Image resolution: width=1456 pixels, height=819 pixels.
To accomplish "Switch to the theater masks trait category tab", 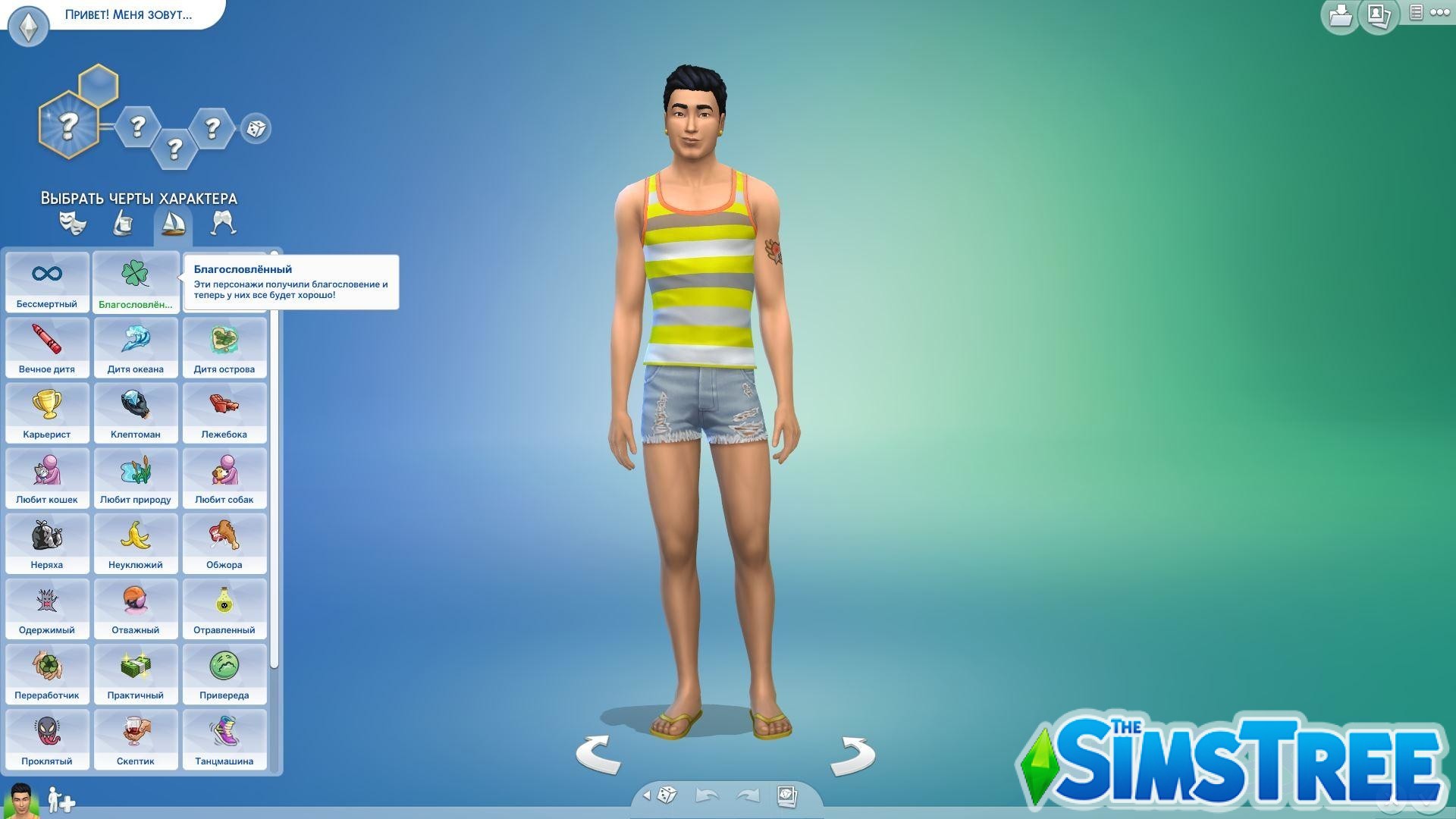I will coord(72,222).
